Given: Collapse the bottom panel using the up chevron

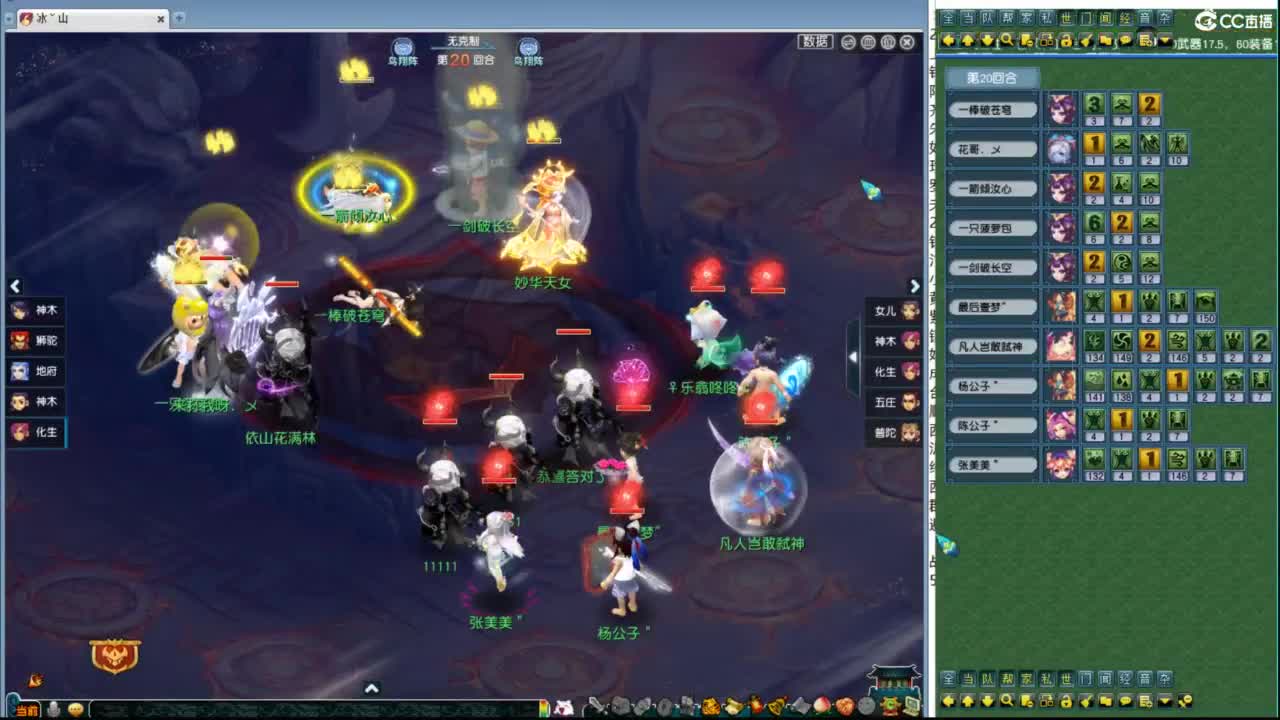Looking at the screenshot, I should coord(371,689).
